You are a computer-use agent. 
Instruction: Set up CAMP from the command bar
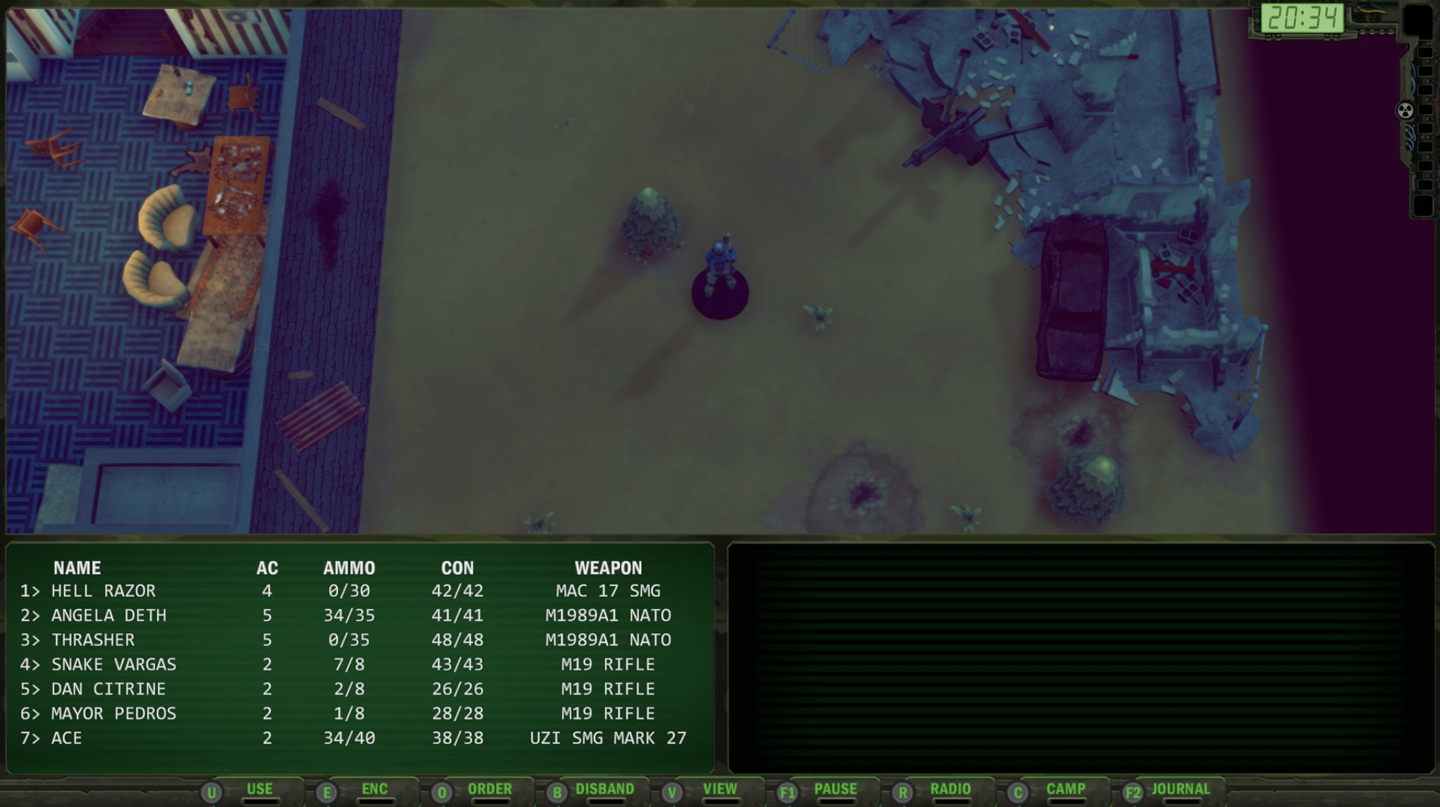pos(1065,790)
